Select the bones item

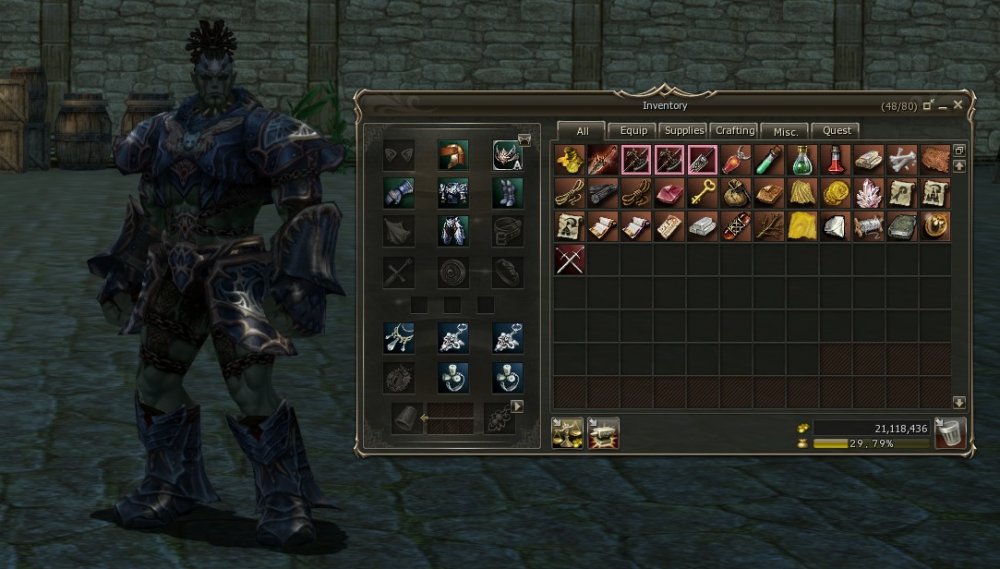click(902, 160)
